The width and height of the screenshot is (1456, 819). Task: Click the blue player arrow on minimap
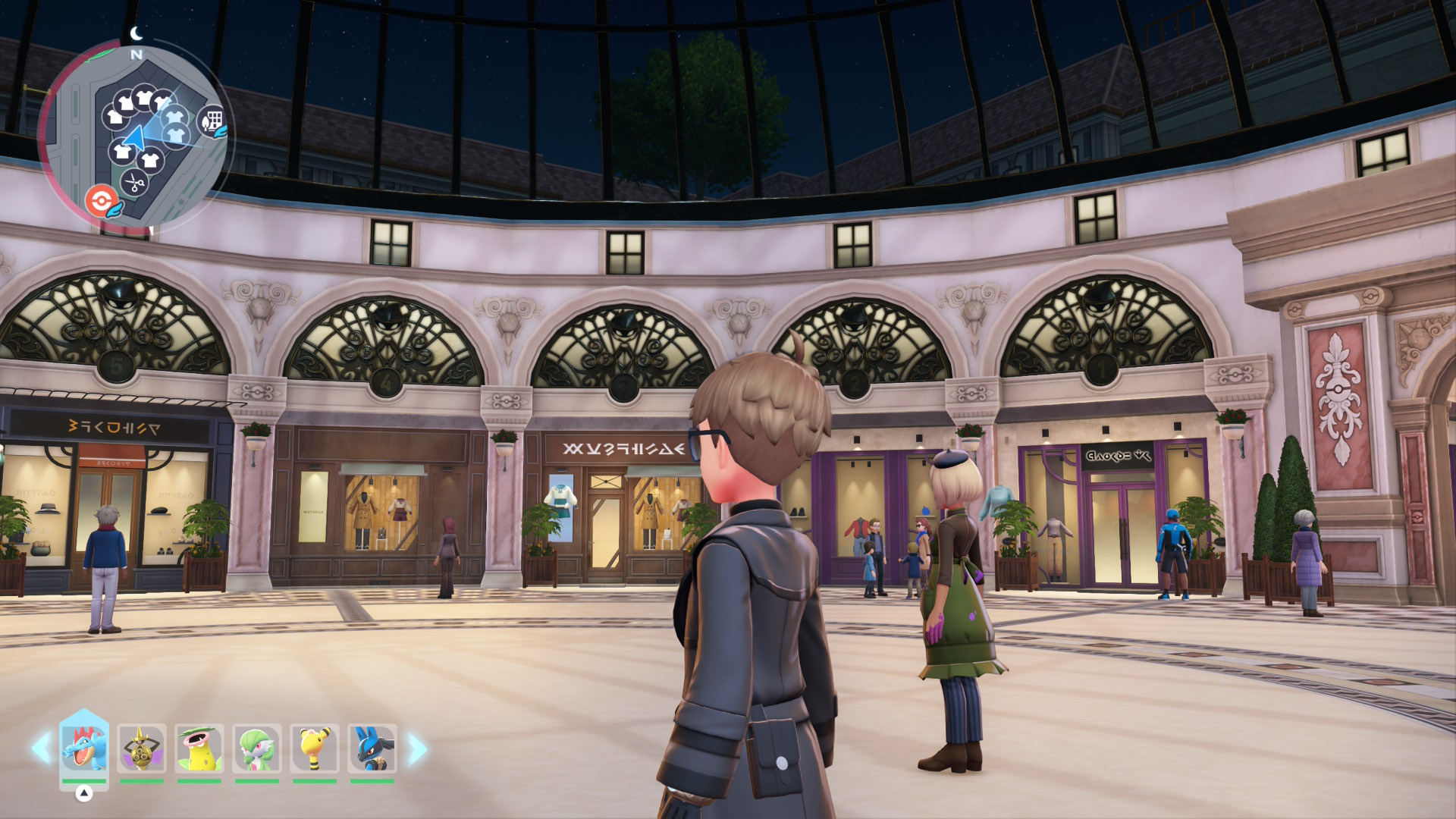coord(134,140)
